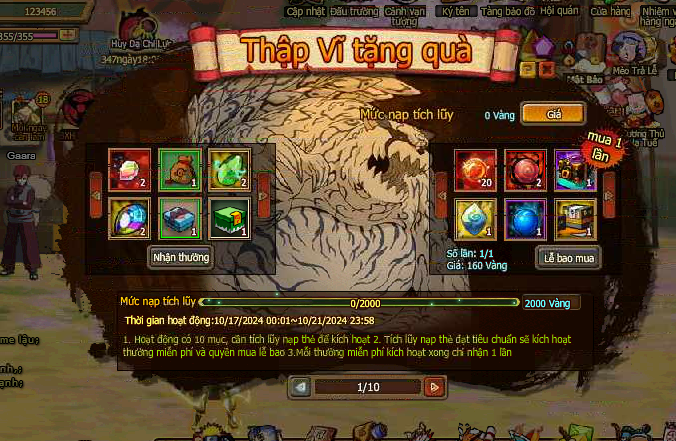Select the blue treasure chest reward
The image size is (676, 441).
click(x=180, y=218)
